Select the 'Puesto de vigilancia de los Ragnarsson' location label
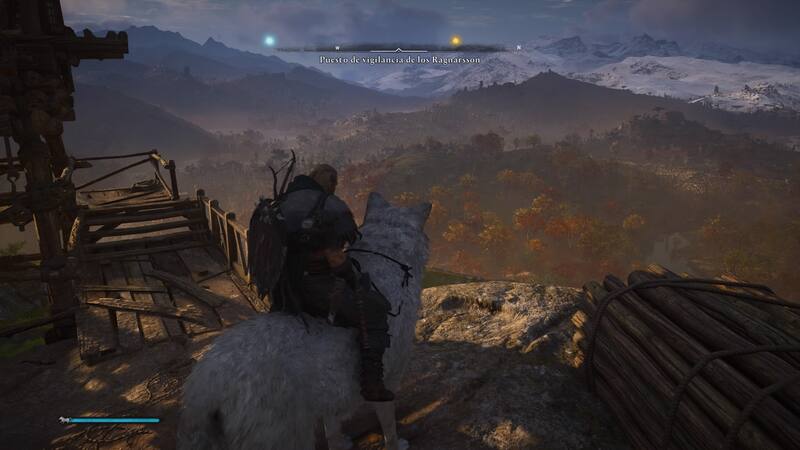The image size is (800, 450). (397, 60)
